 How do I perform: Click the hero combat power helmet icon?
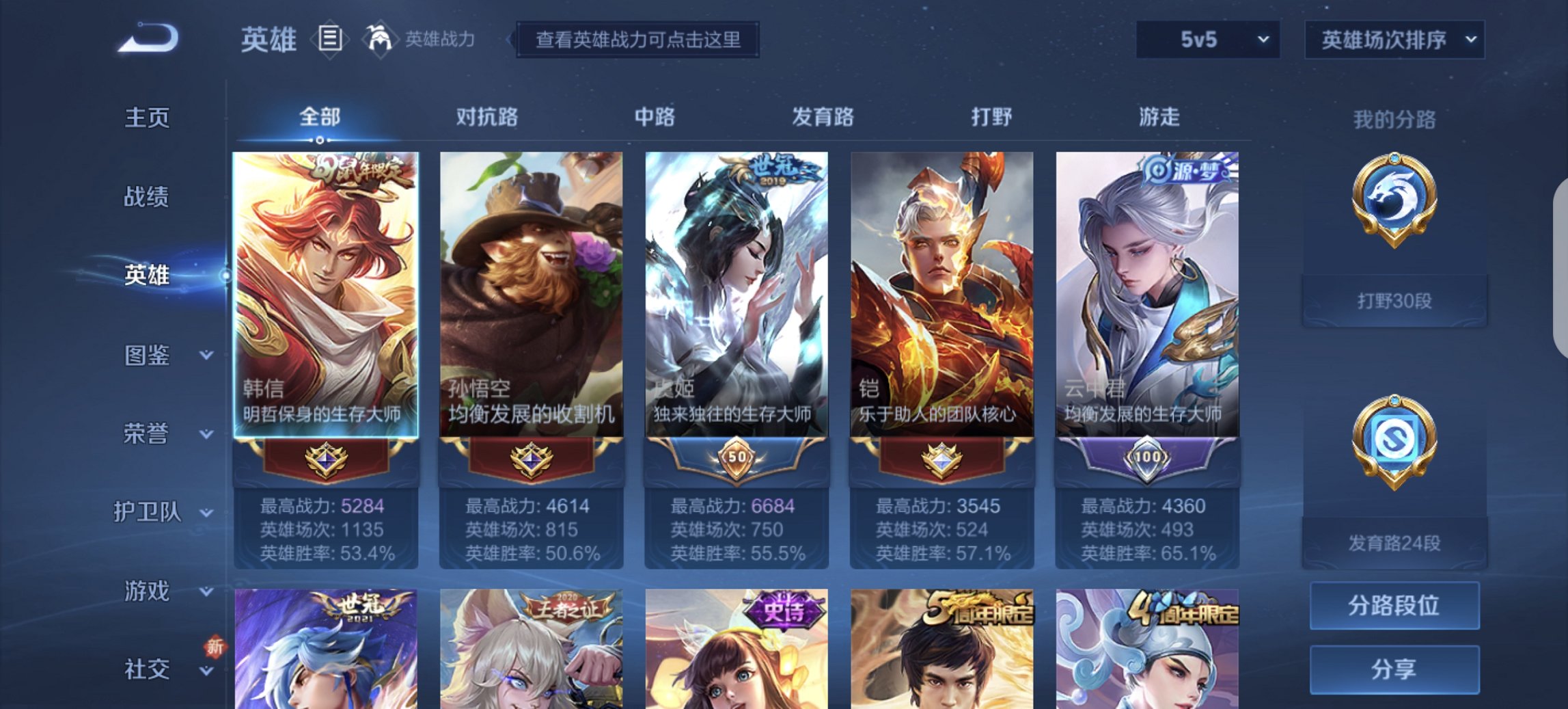(381, 40)
